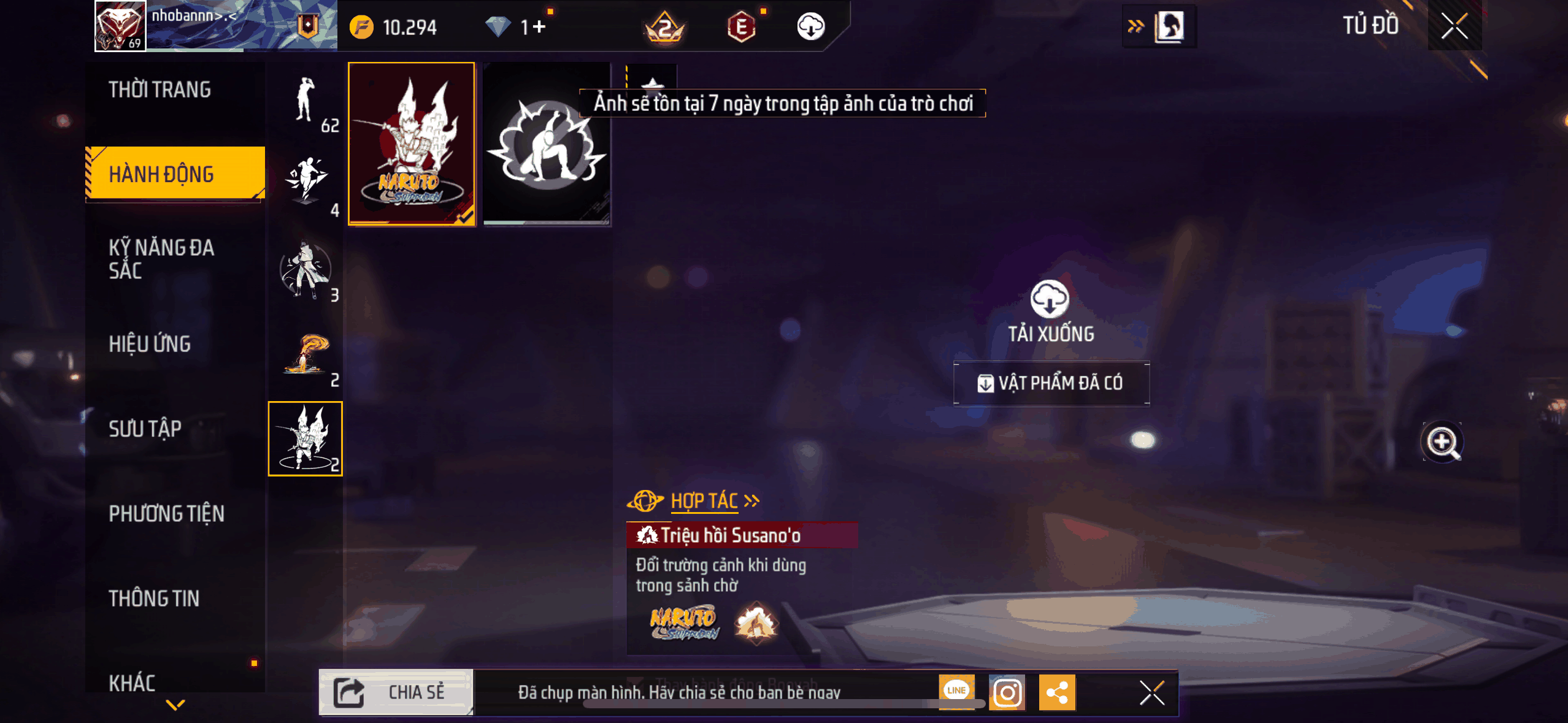Switch to the KHÁC category
The width and height of the screenshot is (1568, 723).
(x=133, y=683)
